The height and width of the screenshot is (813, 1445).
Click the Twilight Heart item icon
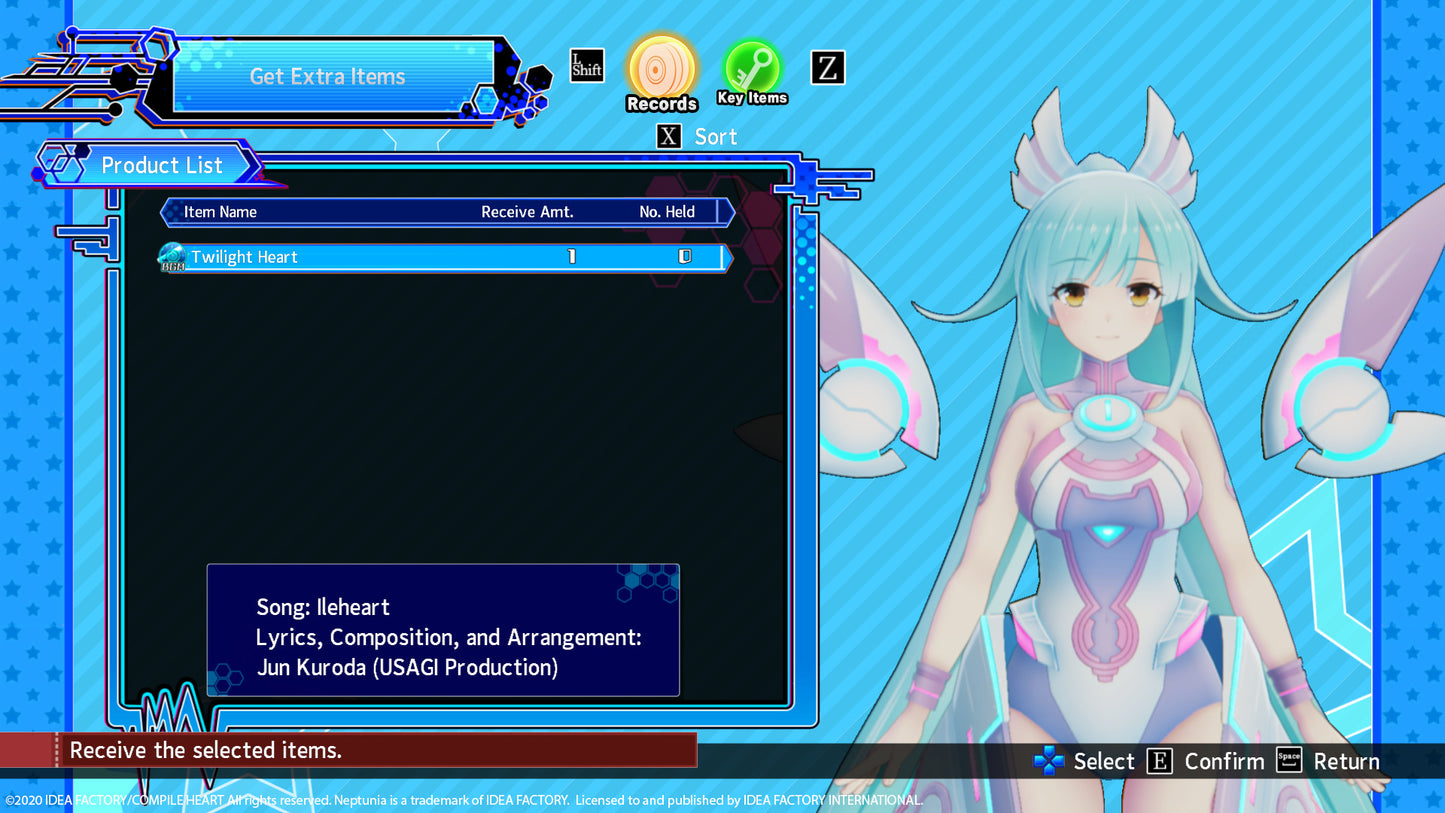click(x=171, y=257)
